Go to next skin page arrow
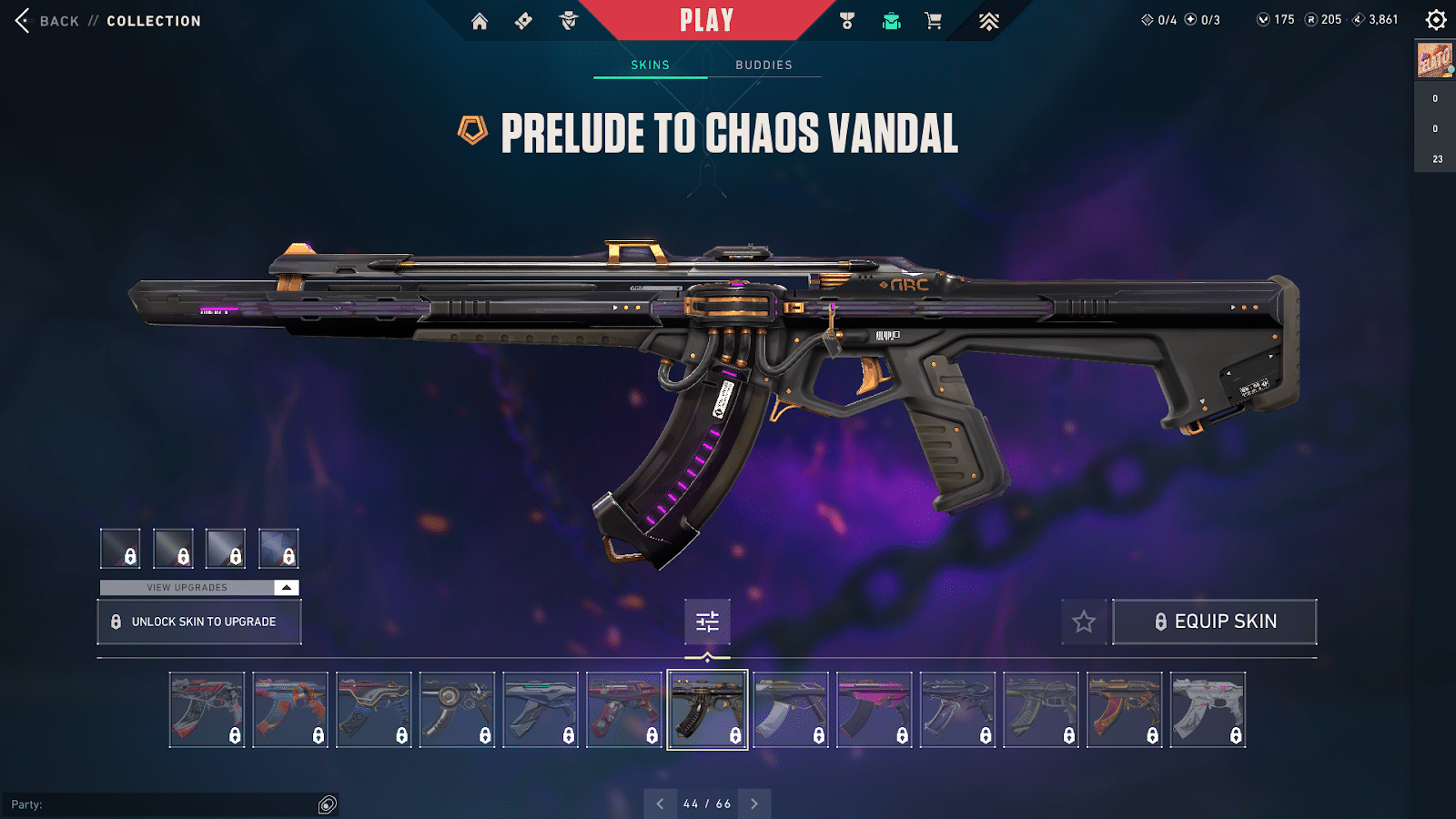The width and height of the screenshot is (1456, 819). [x=753, y=804]
